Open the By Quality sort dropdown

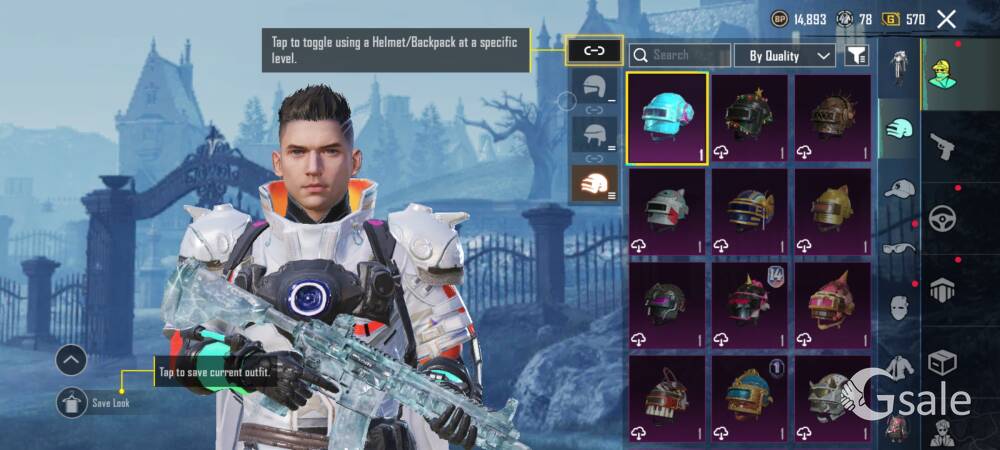pyautogui.click(x=785, y=56)
